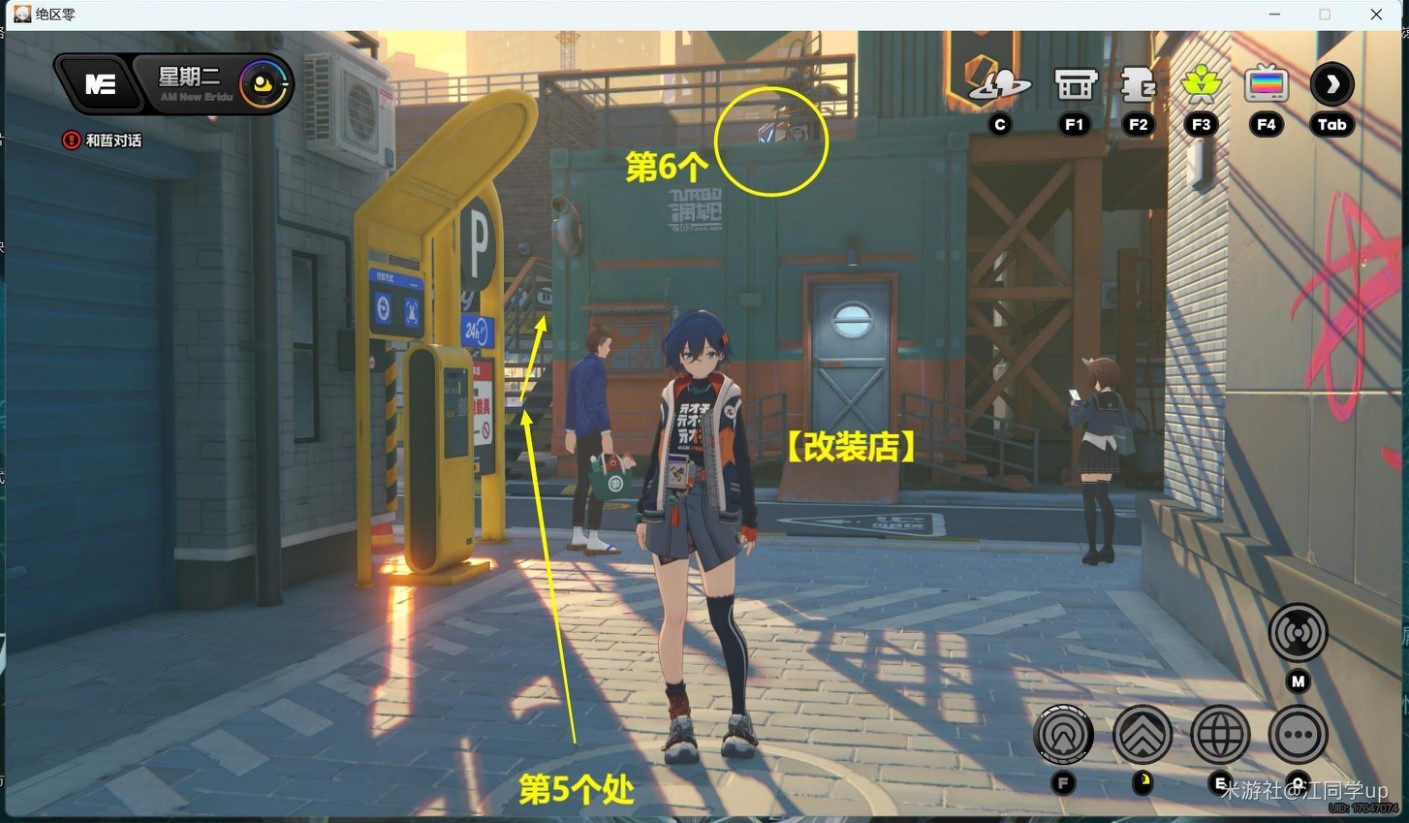The height and width of the screenshot is (823, 1409).
Task: Activate the double chevron sprint button
Action: point(1142,735)
